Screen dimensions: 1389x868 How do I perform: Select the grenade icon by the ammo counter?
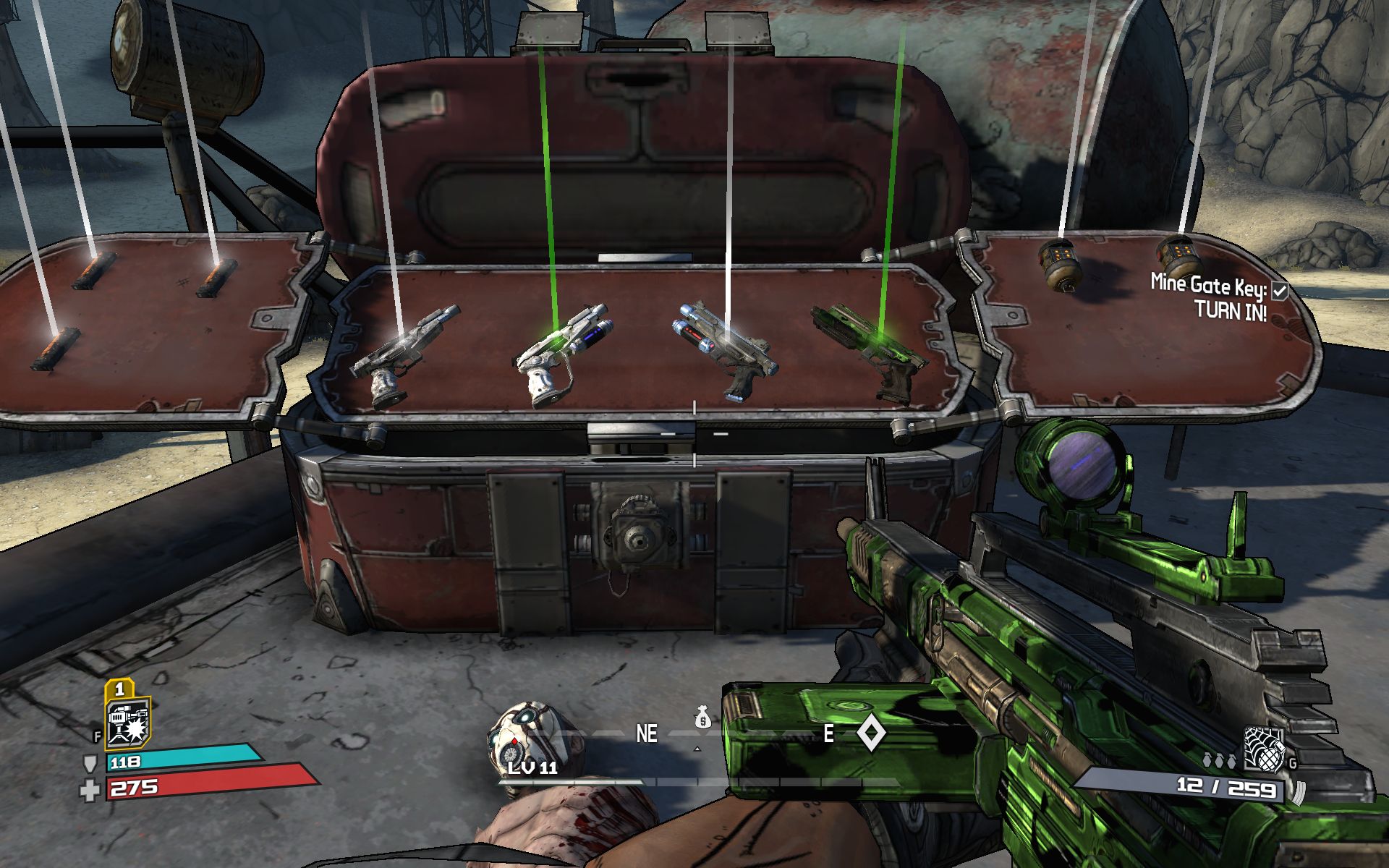pyautogui.click(x=1262, y=749)
